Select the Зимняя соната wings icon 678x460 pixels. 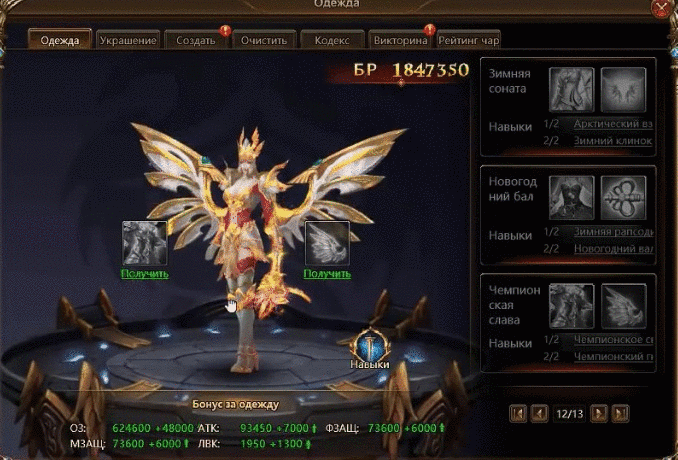623,89
